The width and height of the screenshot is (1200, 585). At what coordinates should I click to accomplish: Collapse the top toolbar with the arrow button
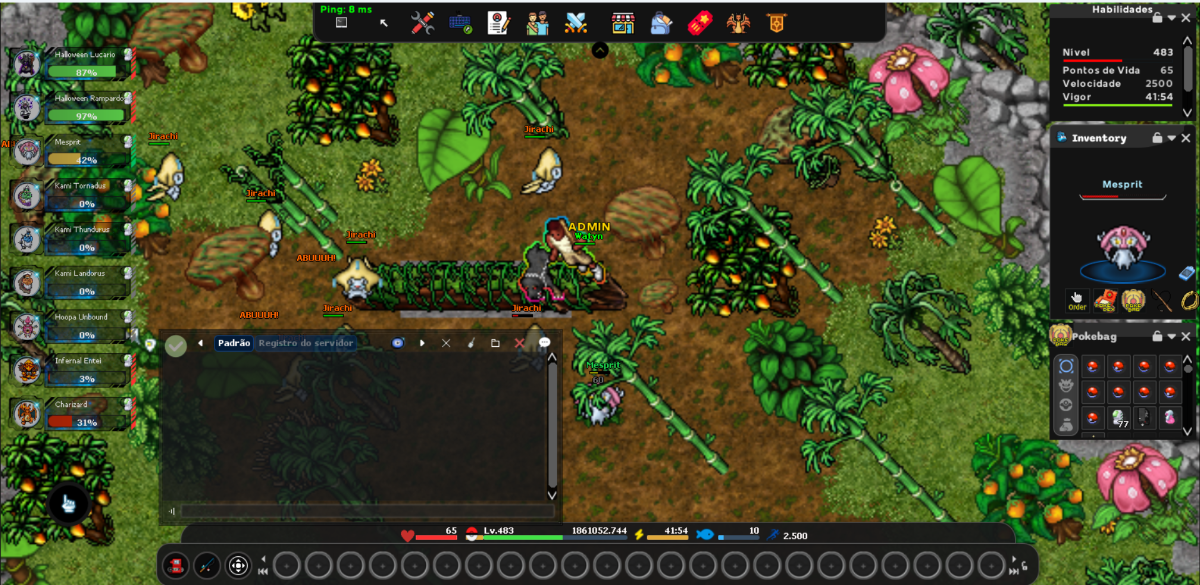[600, 50]
